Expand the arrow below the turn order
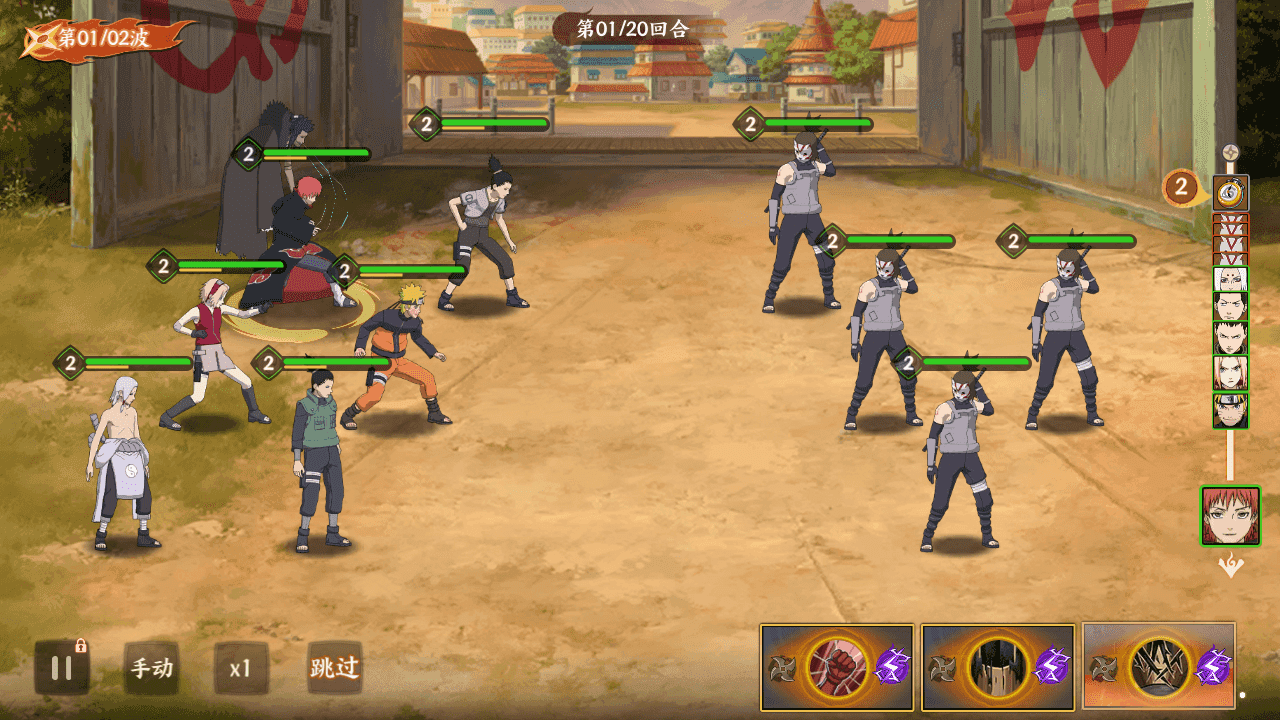The image size is (1280, 720). (1230, 566)
